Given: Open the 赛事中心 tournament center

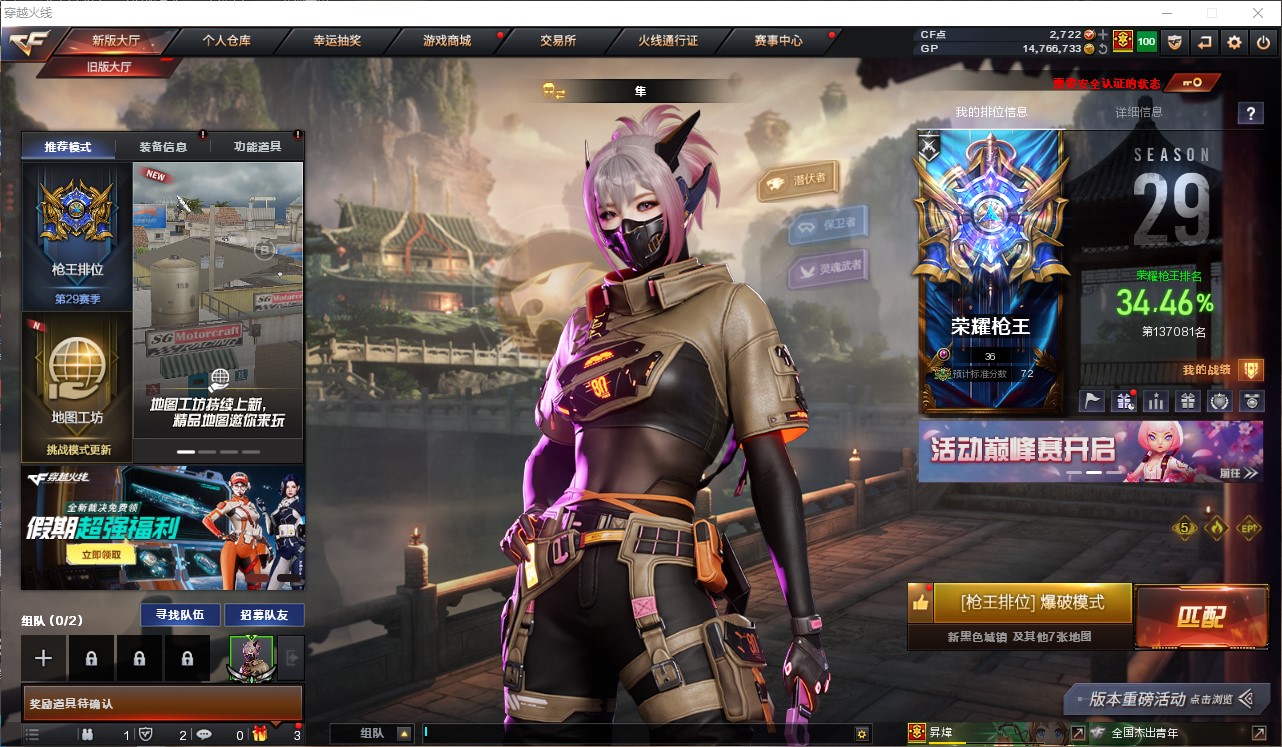Looking at the screenshot, I should point(779,41).
